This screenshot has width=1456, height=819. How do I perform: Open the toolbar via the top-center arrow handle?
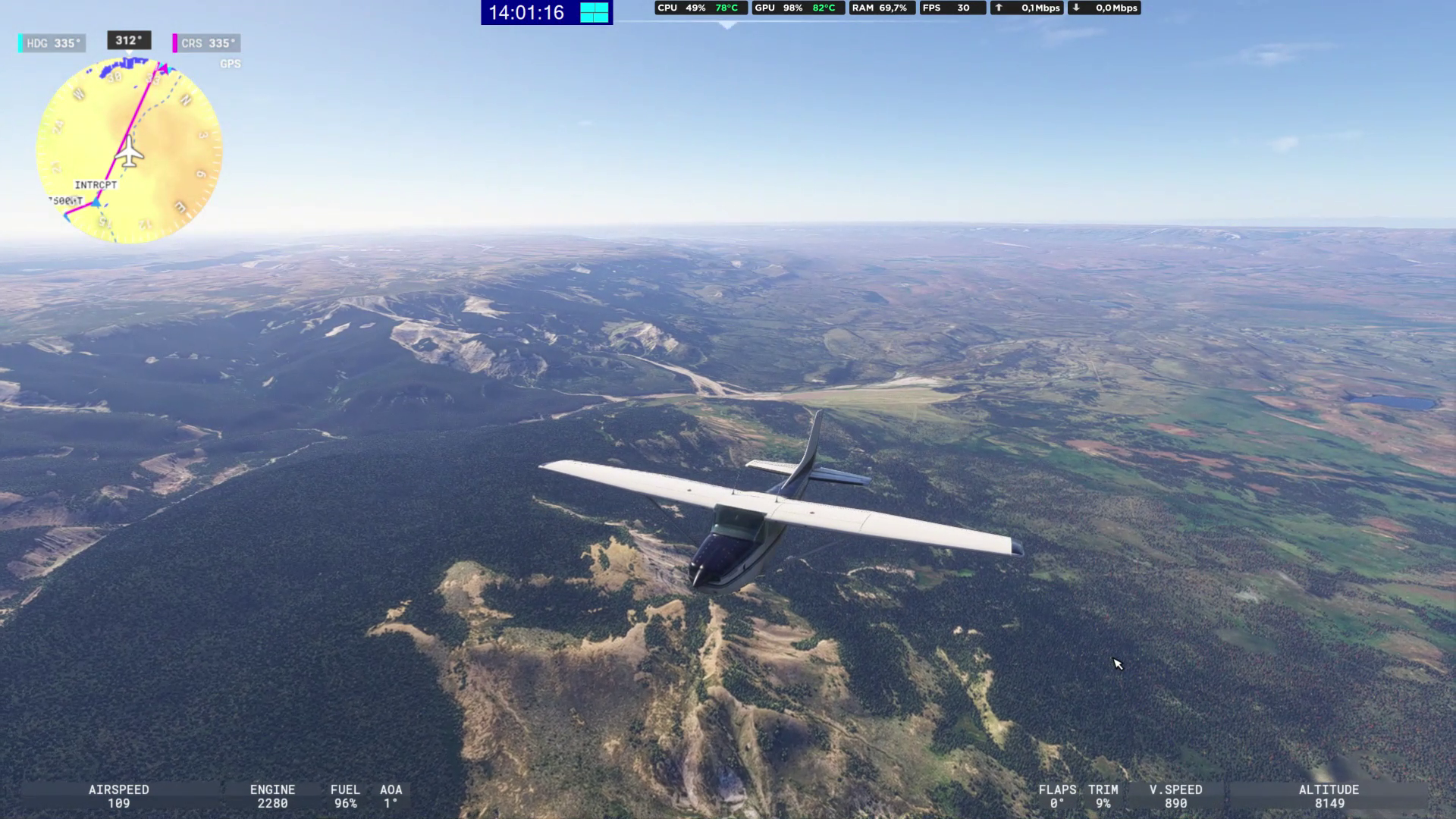click(727, 25)
